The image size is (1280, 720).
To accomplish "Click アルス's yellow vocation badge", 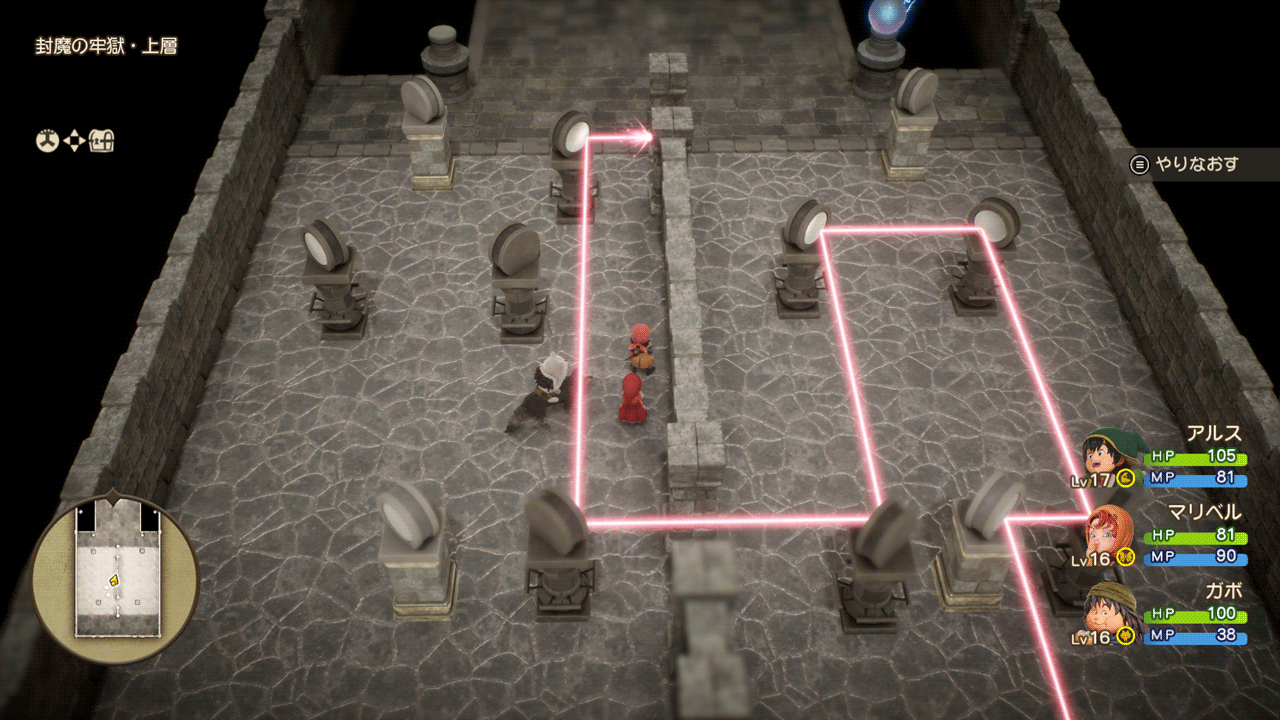I will (1125, 478).
